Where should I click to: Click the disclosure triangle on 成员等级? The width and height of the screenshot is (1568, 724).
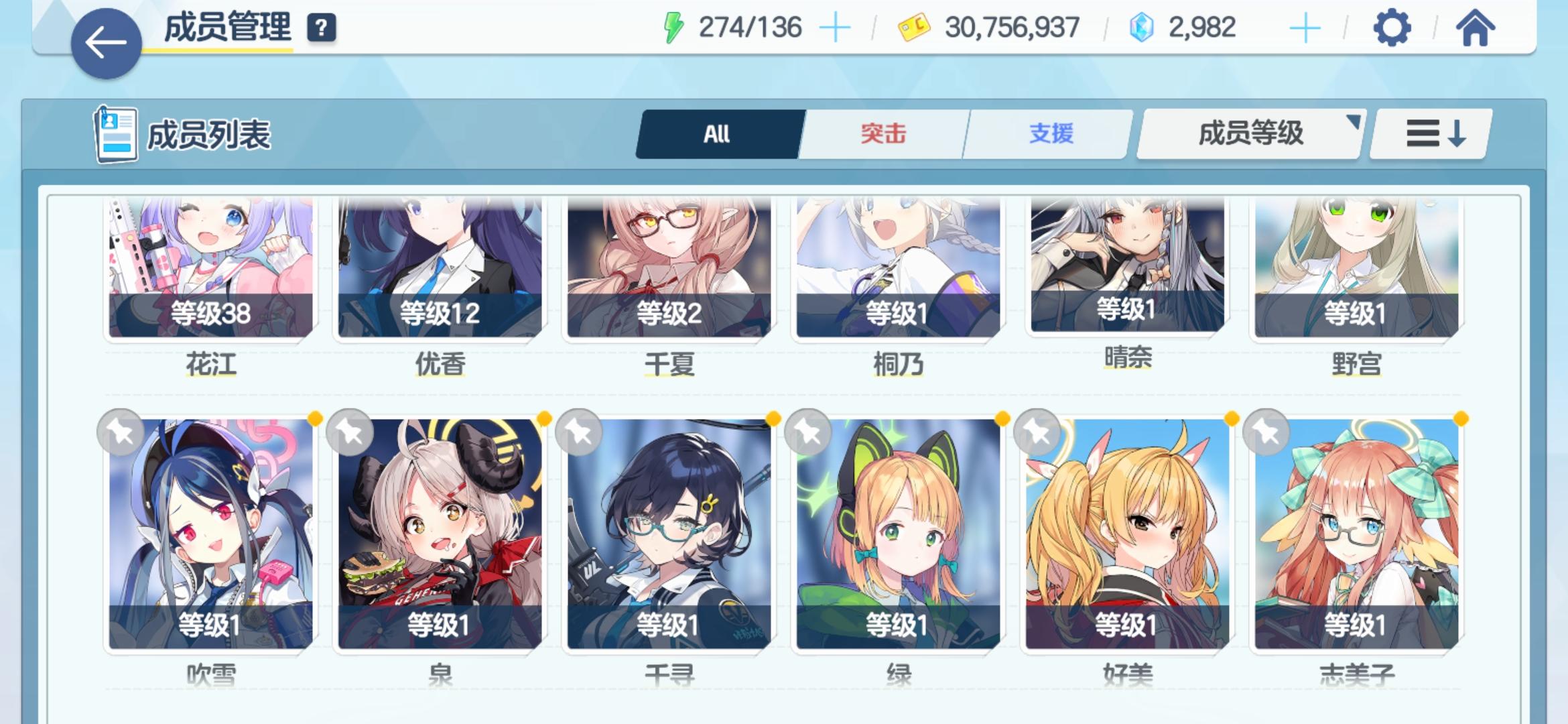(x=1355, y=121)
